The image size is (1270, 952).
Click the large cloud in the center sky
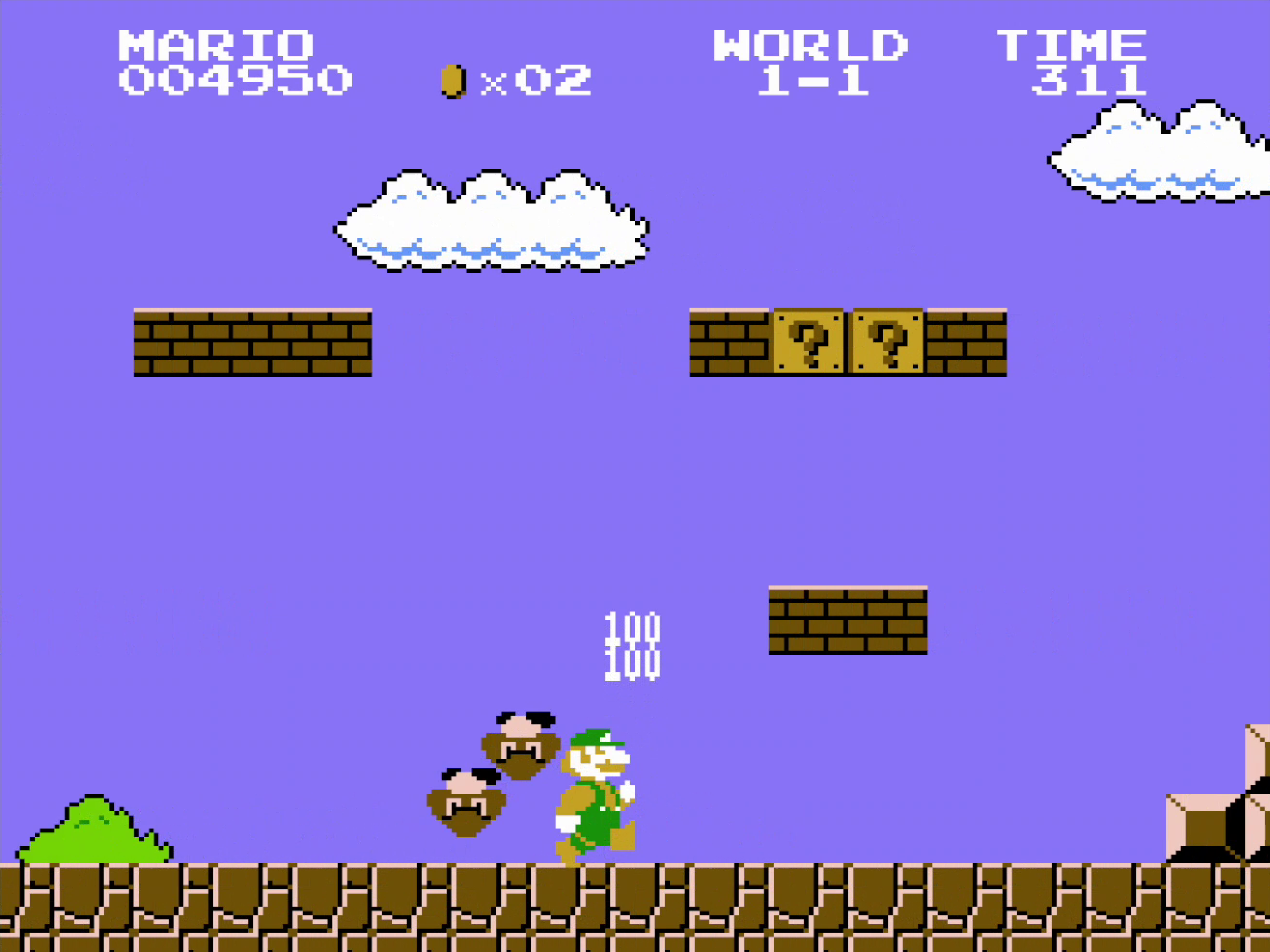[494, 224]
